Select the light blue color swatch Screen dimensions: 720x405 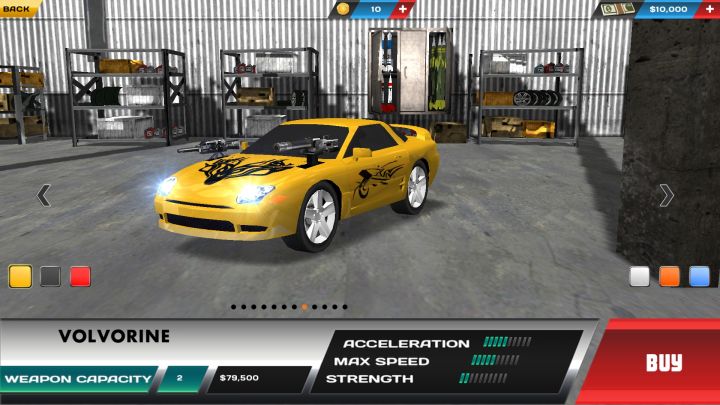699,276
